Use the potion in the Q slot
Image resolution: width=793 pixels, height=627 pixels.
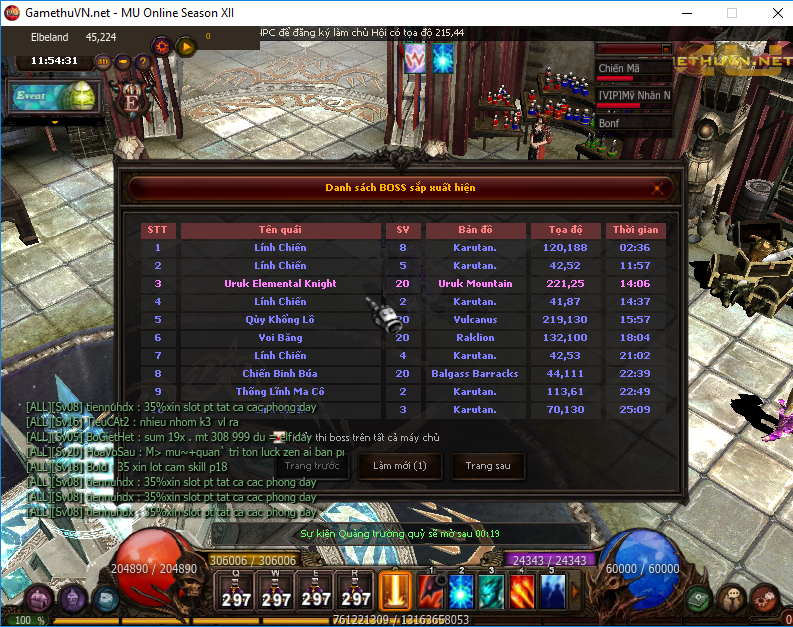tap(237, 592)
